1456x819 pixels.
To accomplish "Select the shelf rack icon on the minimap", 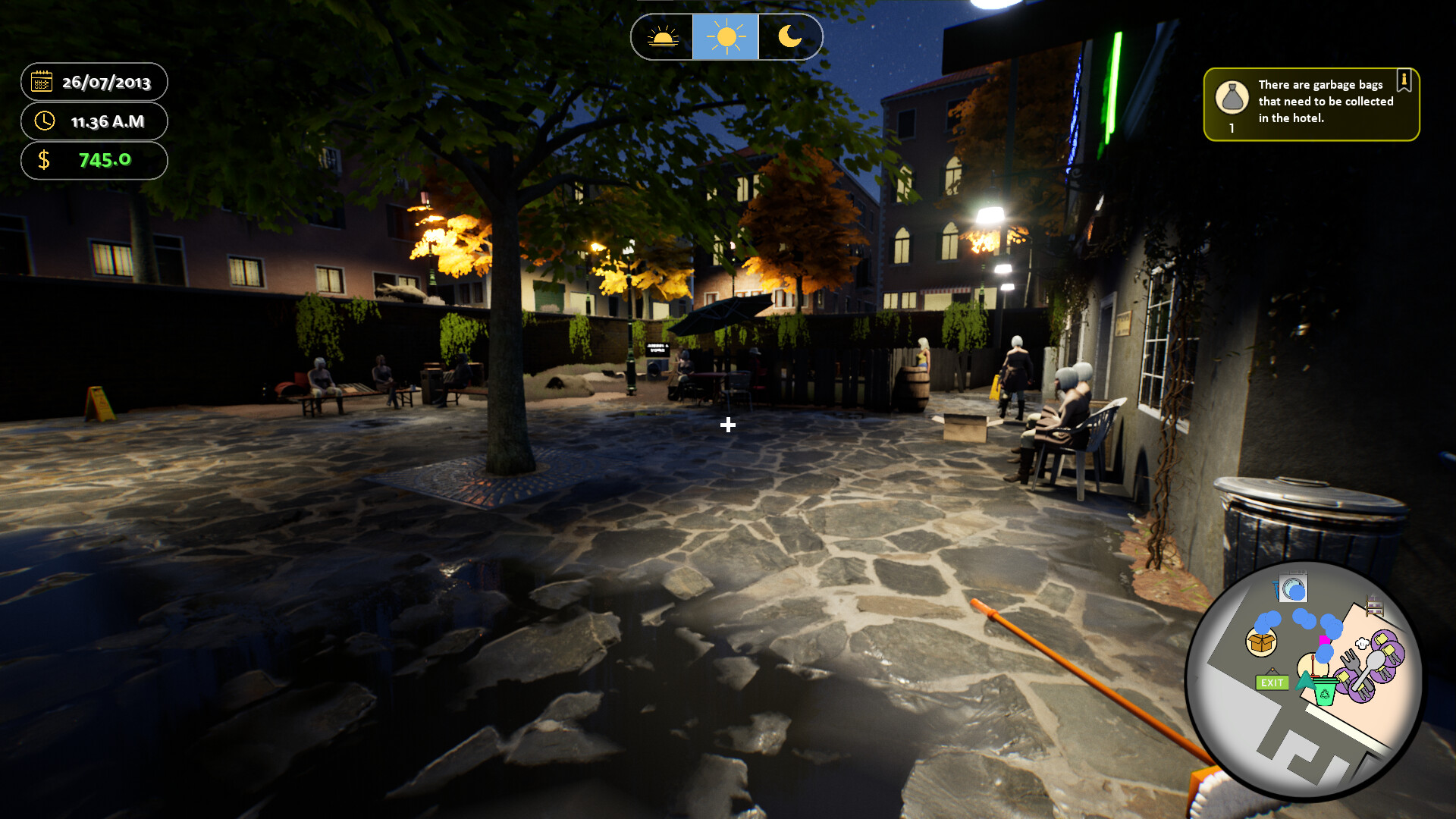I will click(1373, 605).
